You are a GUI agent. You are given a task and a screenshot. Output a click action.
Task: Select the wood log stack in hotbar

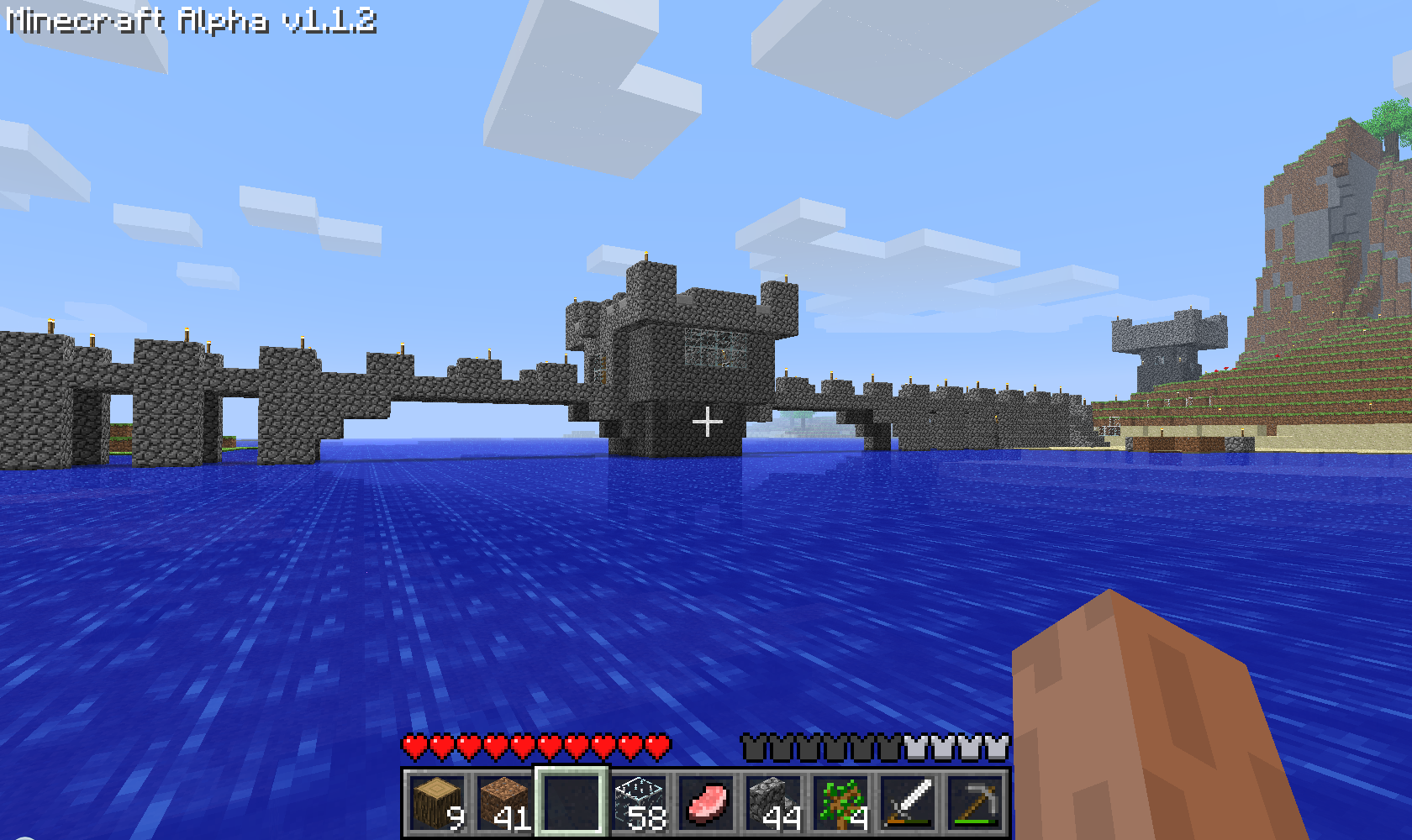tap(437, 802)
